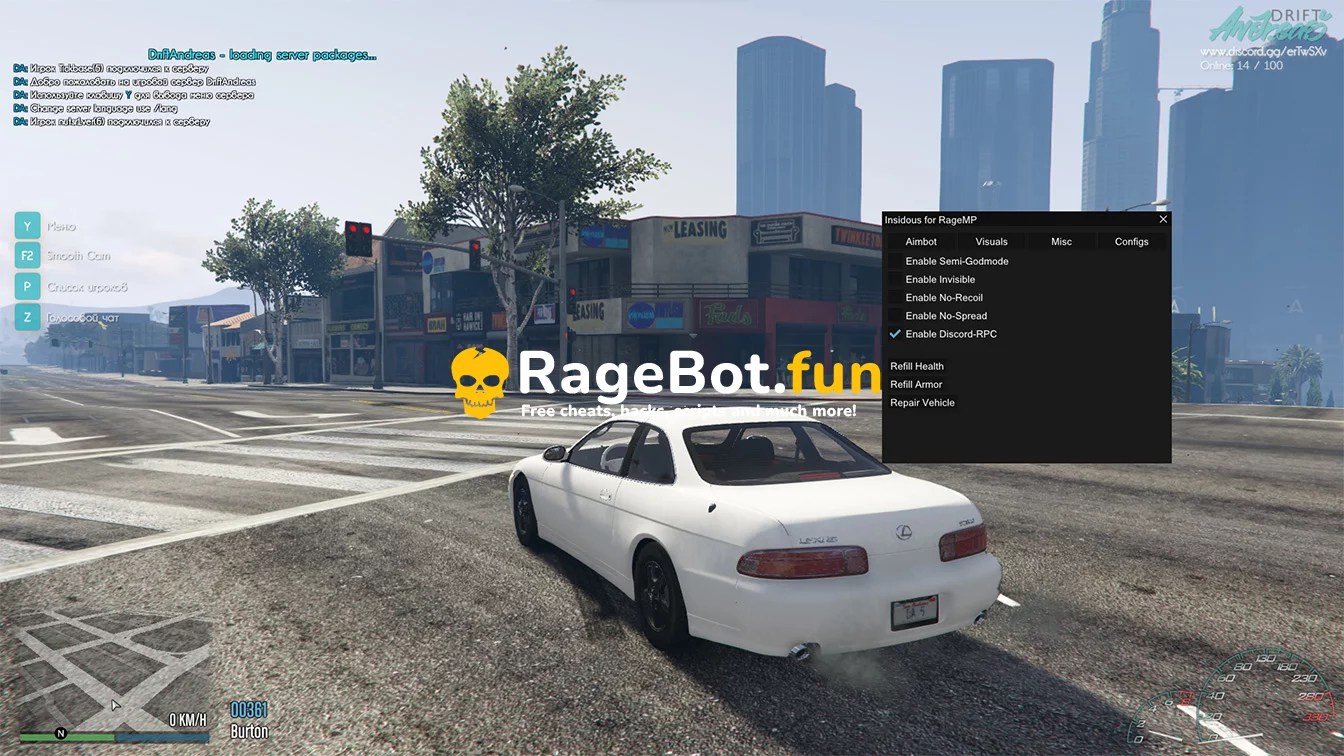
Task: Click the P keybind icon for Список игроков
Action: [26, 286]
